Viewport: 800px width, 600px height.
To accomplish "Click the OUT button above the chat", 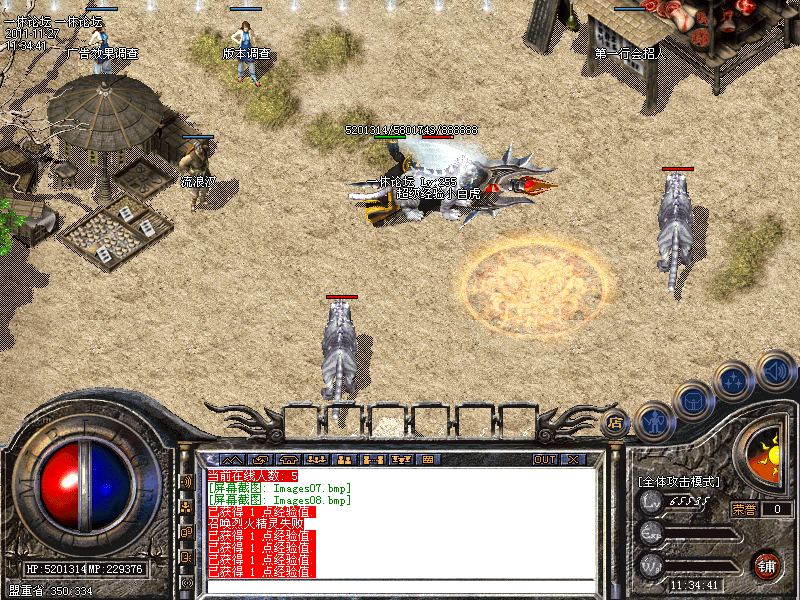I will click(x=545, y=460).
